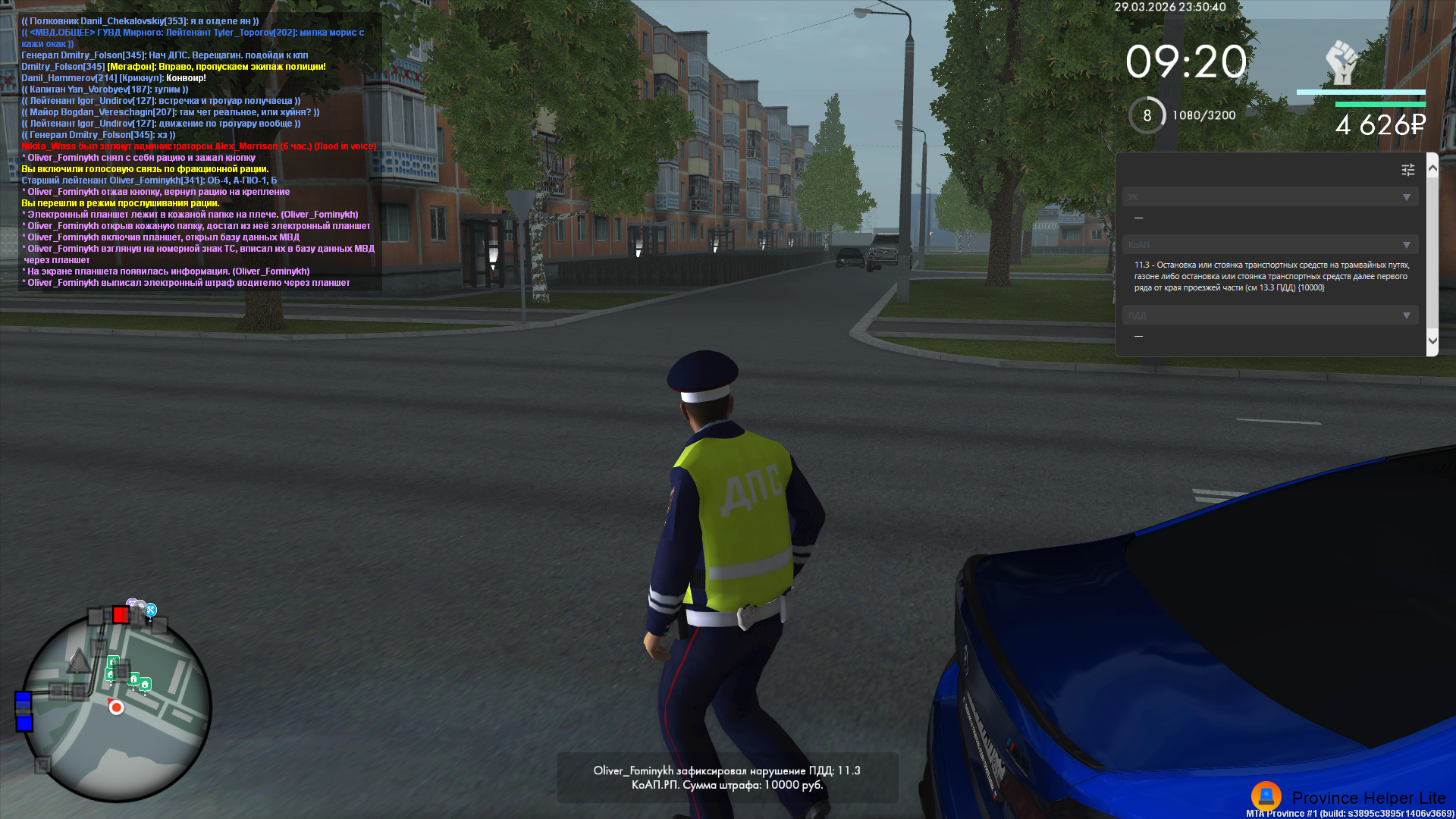Open the Province Helper Lite overlay logo

[x=1266, y=796]
